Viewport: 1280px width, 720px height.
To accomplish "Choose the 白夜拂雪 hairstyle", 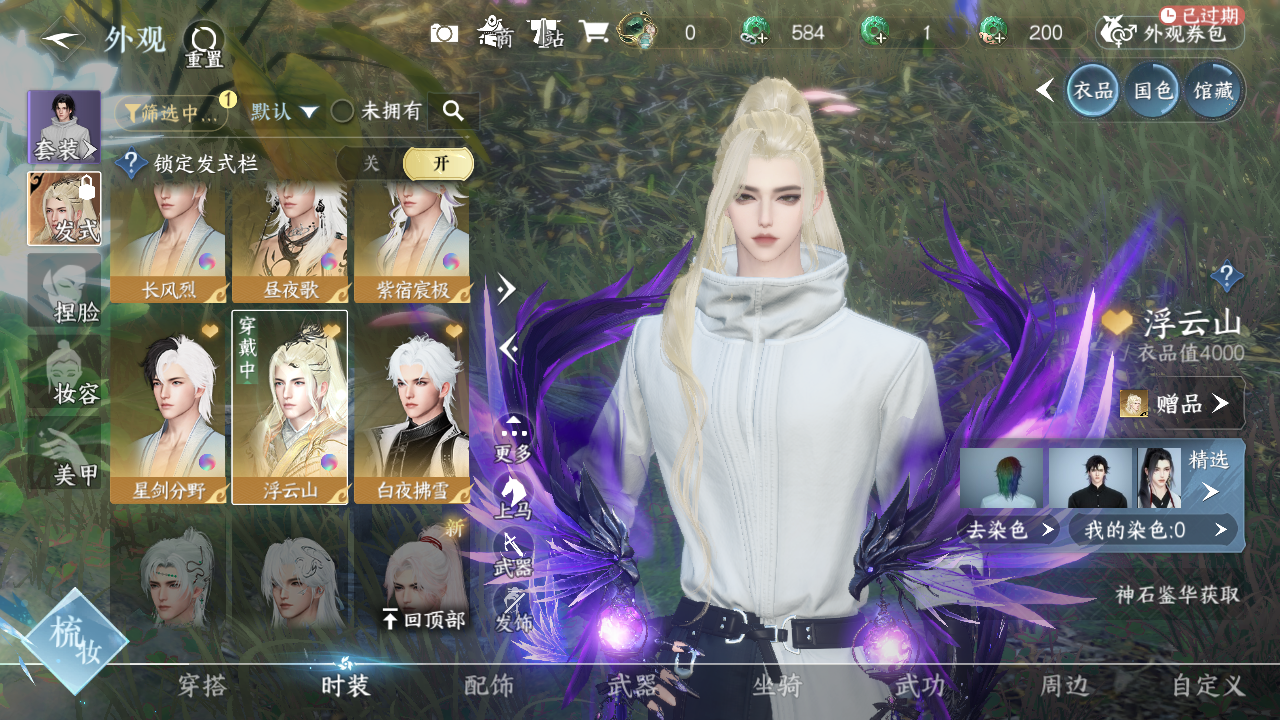I will (411, 407).
